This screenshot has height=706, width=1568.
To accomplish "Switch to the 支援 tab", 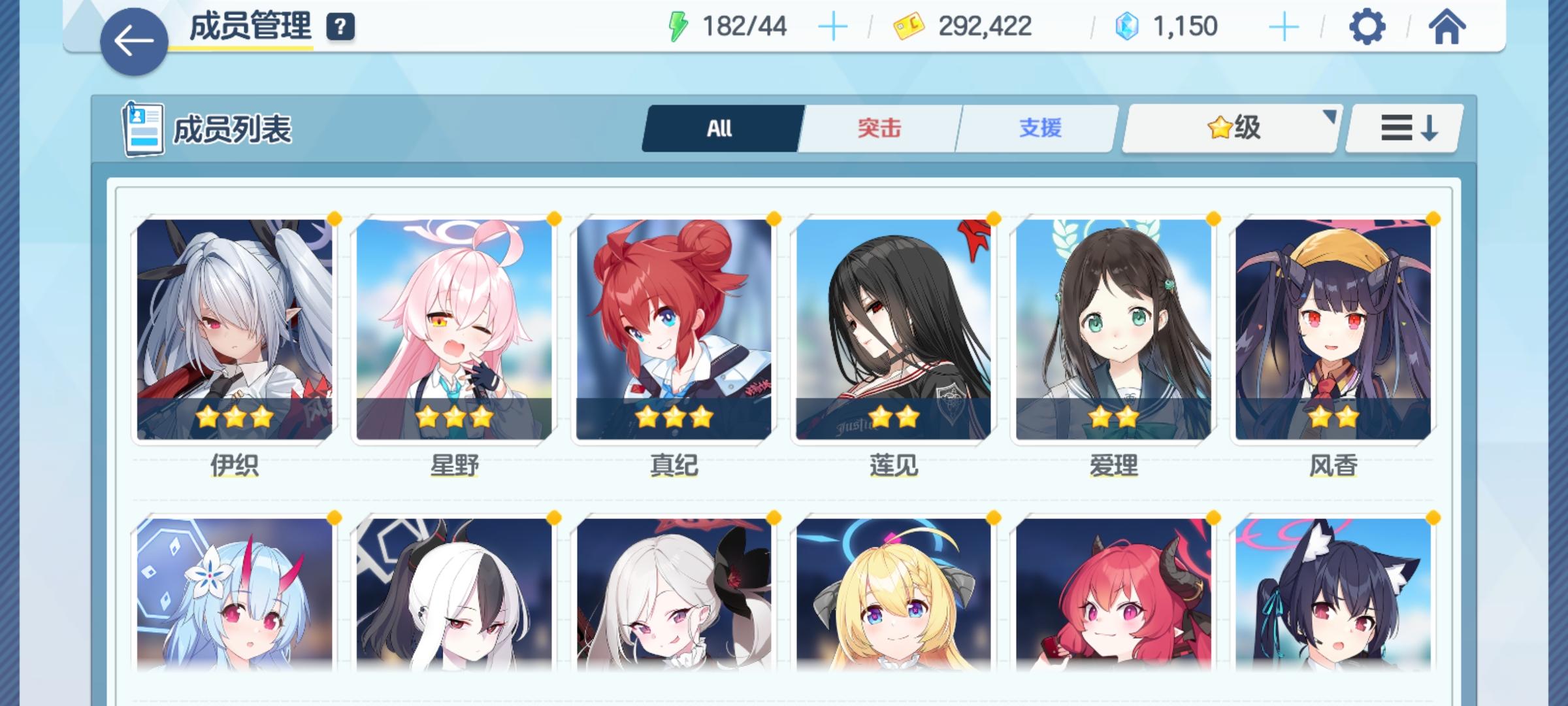I will pos(1041,129).
